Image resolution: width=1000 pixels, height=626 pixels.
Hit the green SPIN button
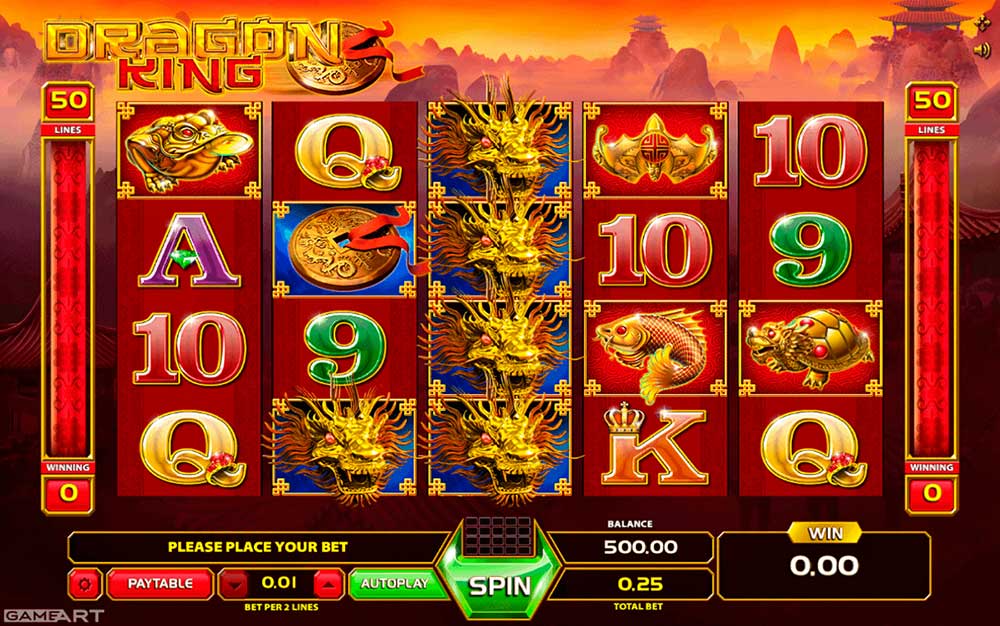coord(500,583)
